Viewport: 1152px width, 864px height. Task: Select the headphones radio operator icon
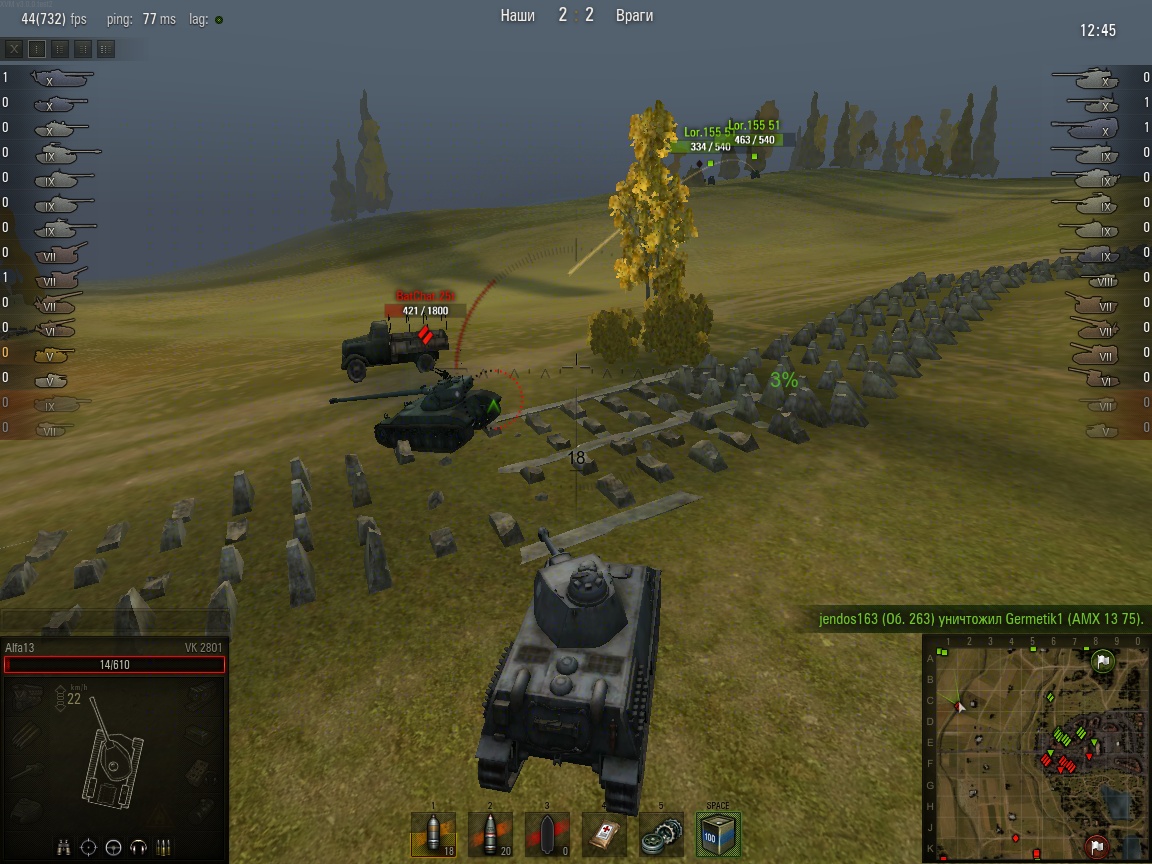pos(138,847)
